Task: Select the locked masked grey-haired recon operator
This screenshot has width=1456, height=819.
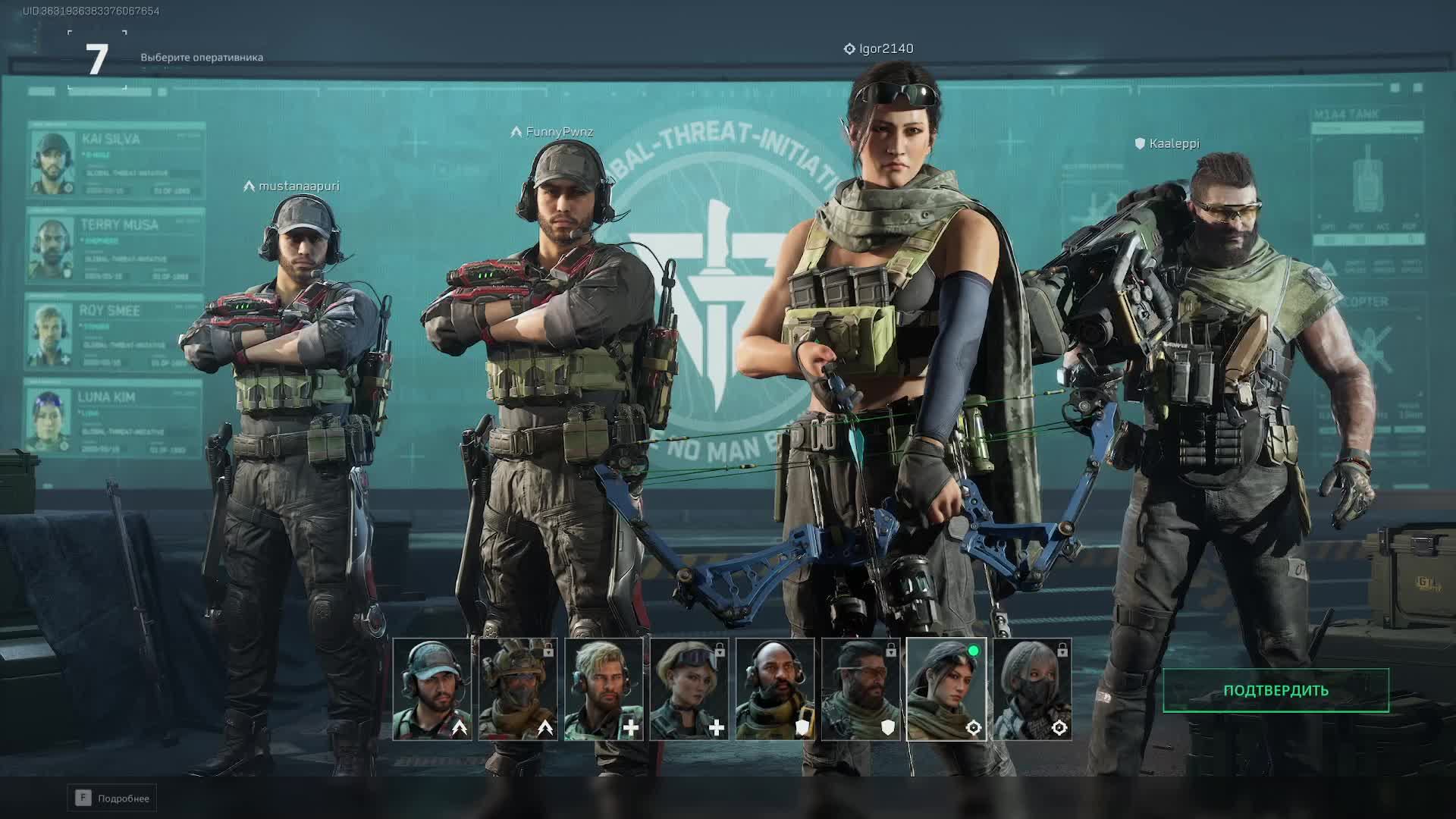Action: [x=1032, y=689]
